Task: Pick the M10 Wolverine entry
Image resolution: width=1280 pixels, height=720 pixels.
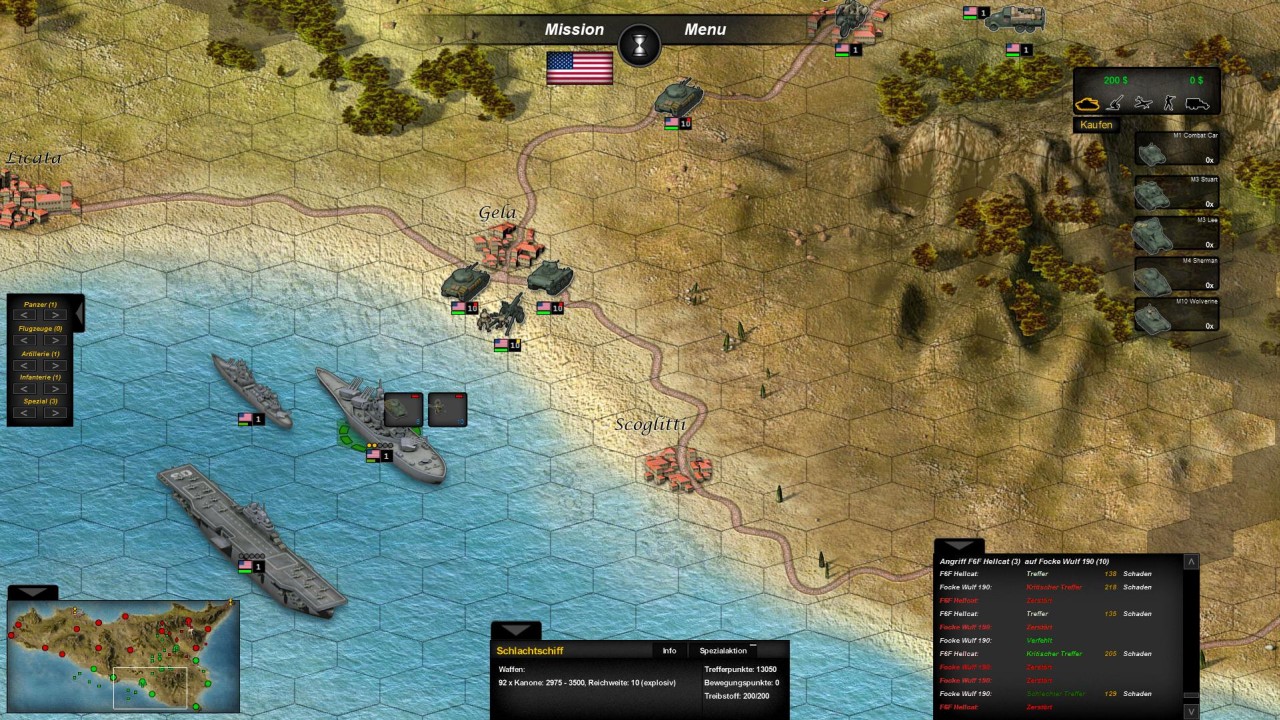Action: pos(1177,314)
